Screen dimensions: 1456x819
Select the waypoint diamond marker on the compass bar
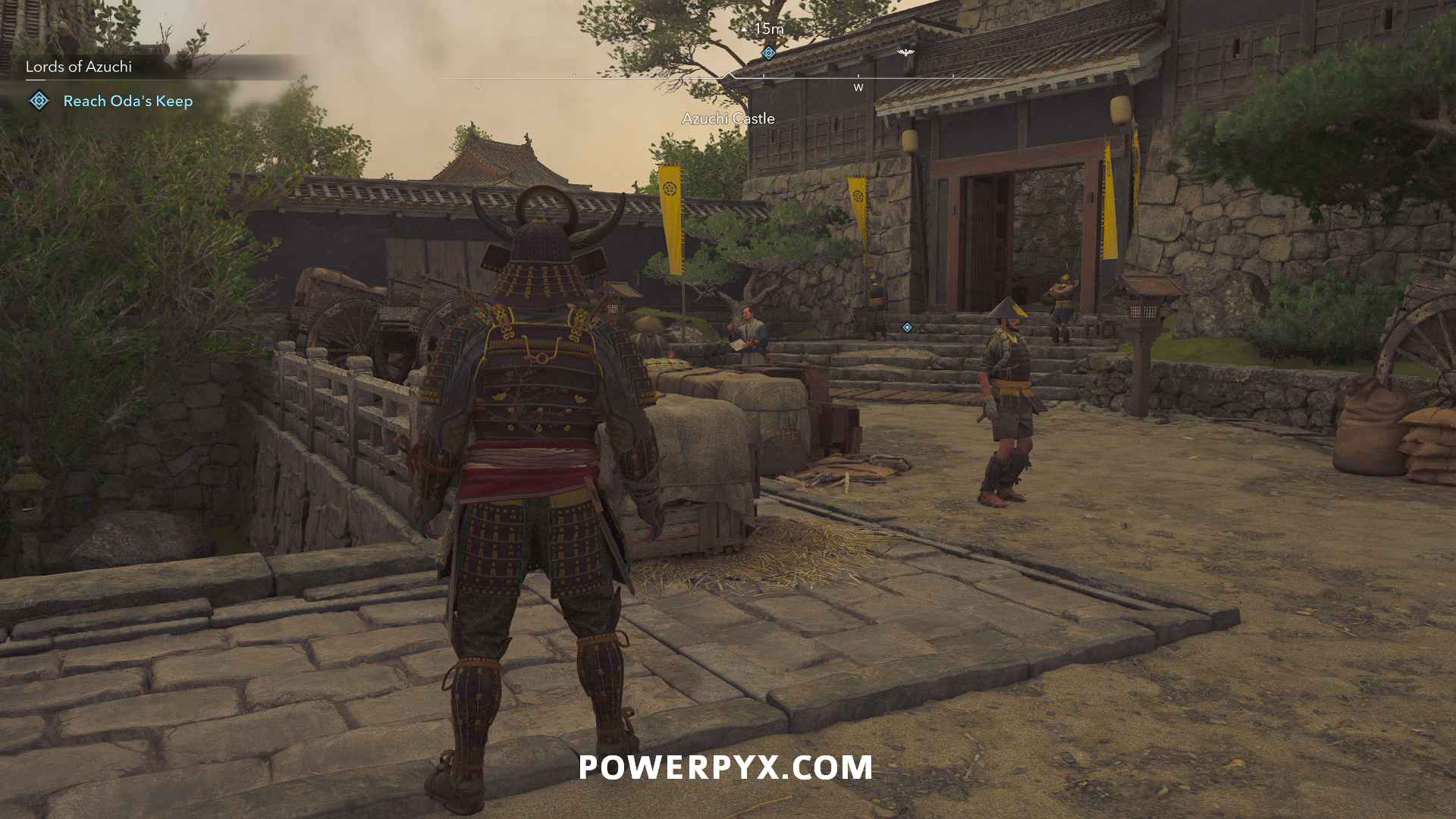pyautogui.click(x=768, y=54)
